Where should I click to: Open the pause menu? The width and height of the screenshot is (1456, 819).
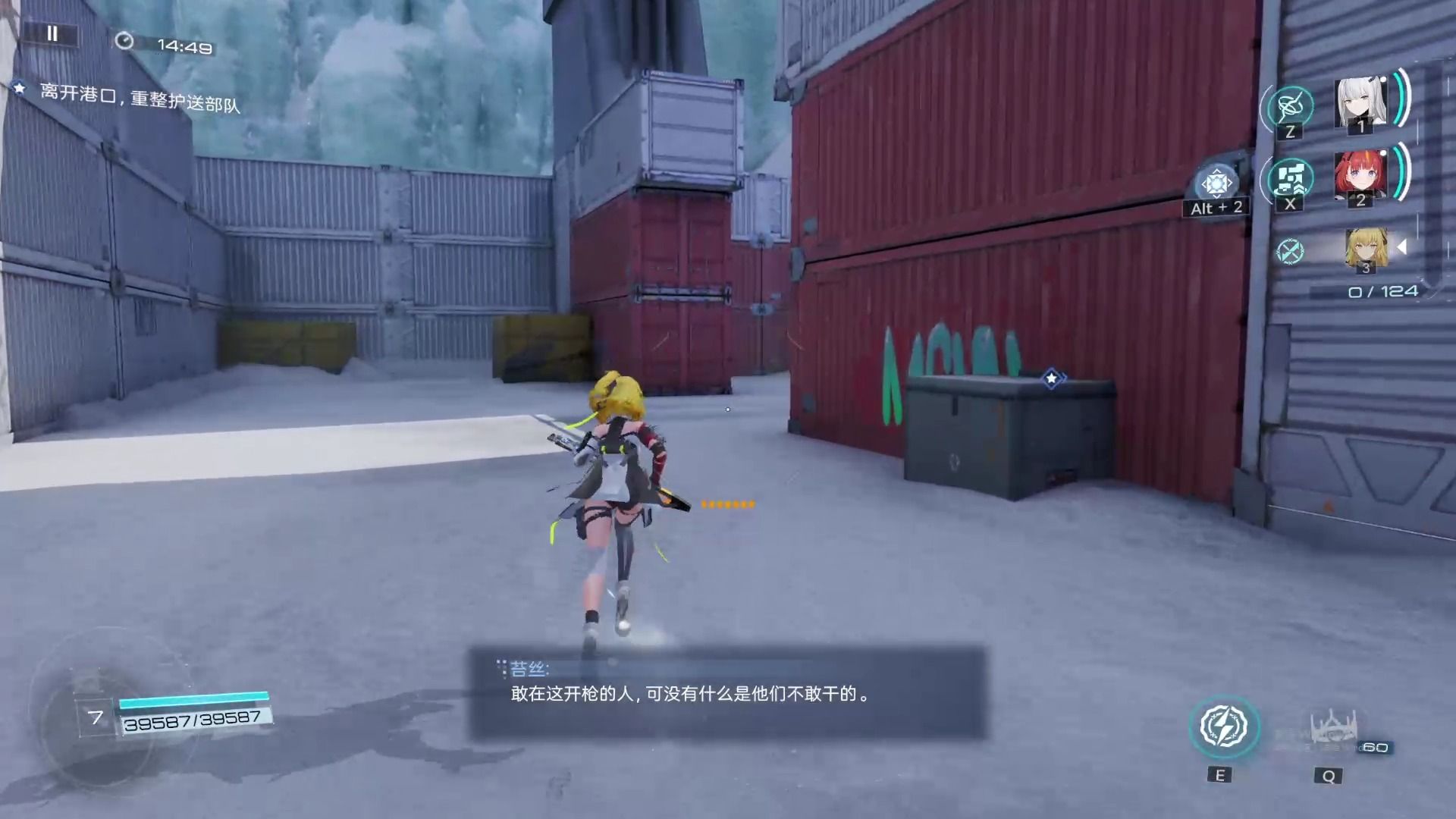(x=52, y=34)
